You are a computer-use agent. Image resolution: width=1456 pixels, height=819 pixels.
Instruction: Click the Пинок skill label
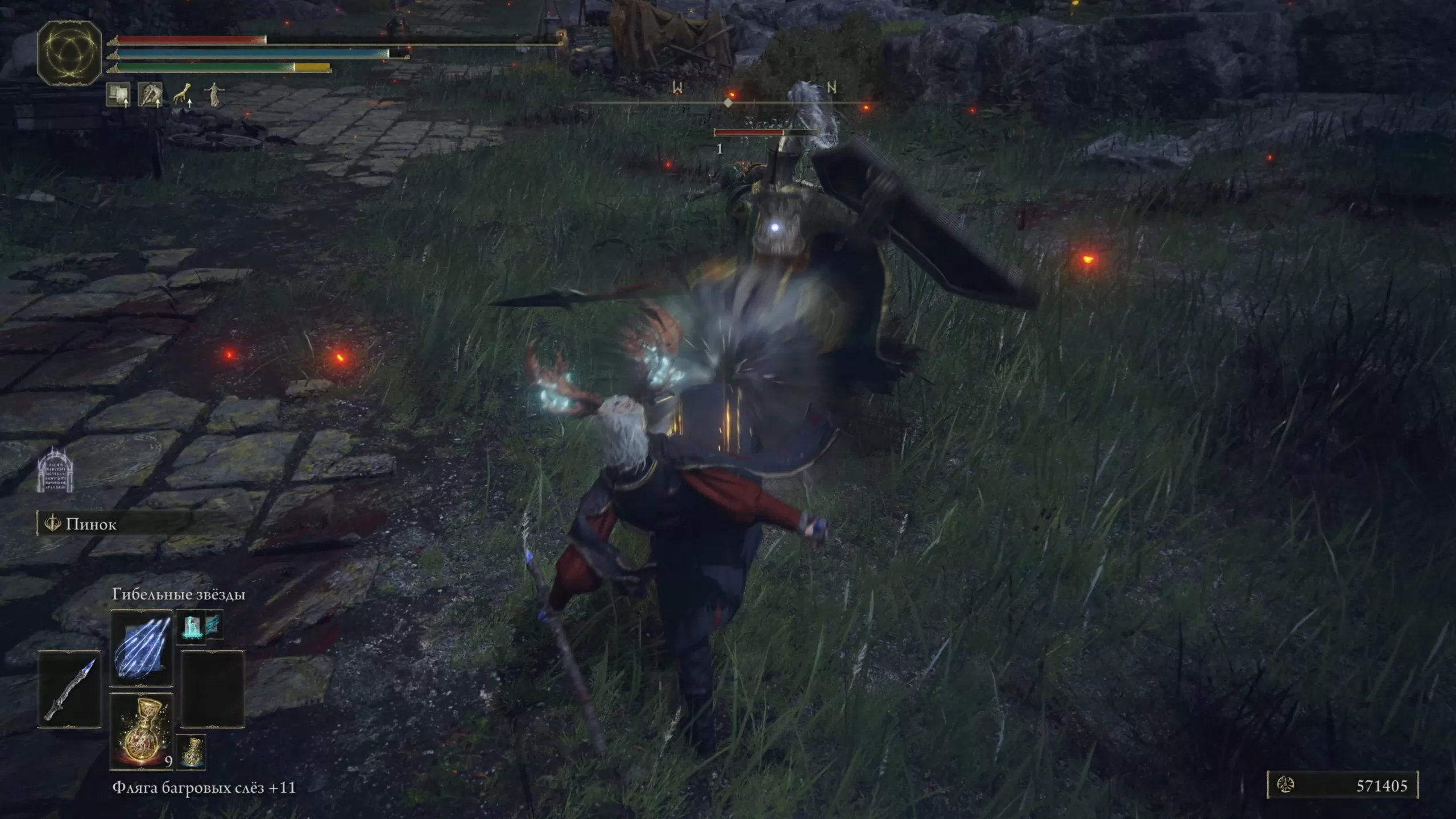pyautogui.click(x=91, y=524)
